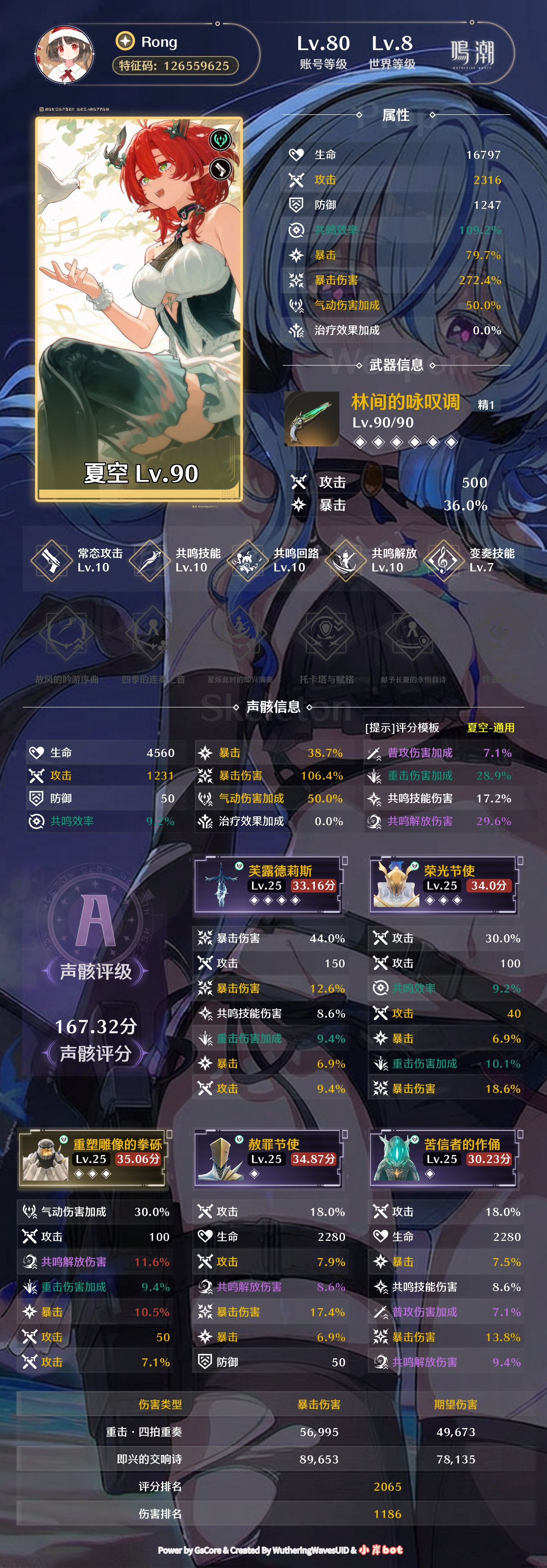
Task: Select the 故风的吟游序曲 resonance chain node
Action: 66,636
